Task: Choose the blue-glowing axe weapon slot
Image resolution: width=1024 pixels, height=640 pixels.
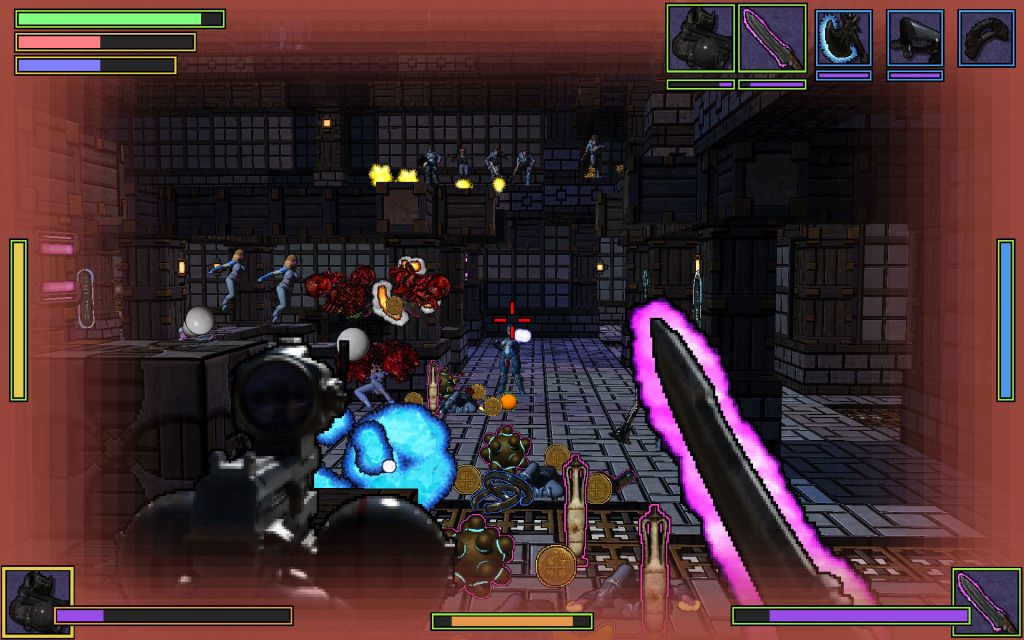Action: tap(843, 38)
